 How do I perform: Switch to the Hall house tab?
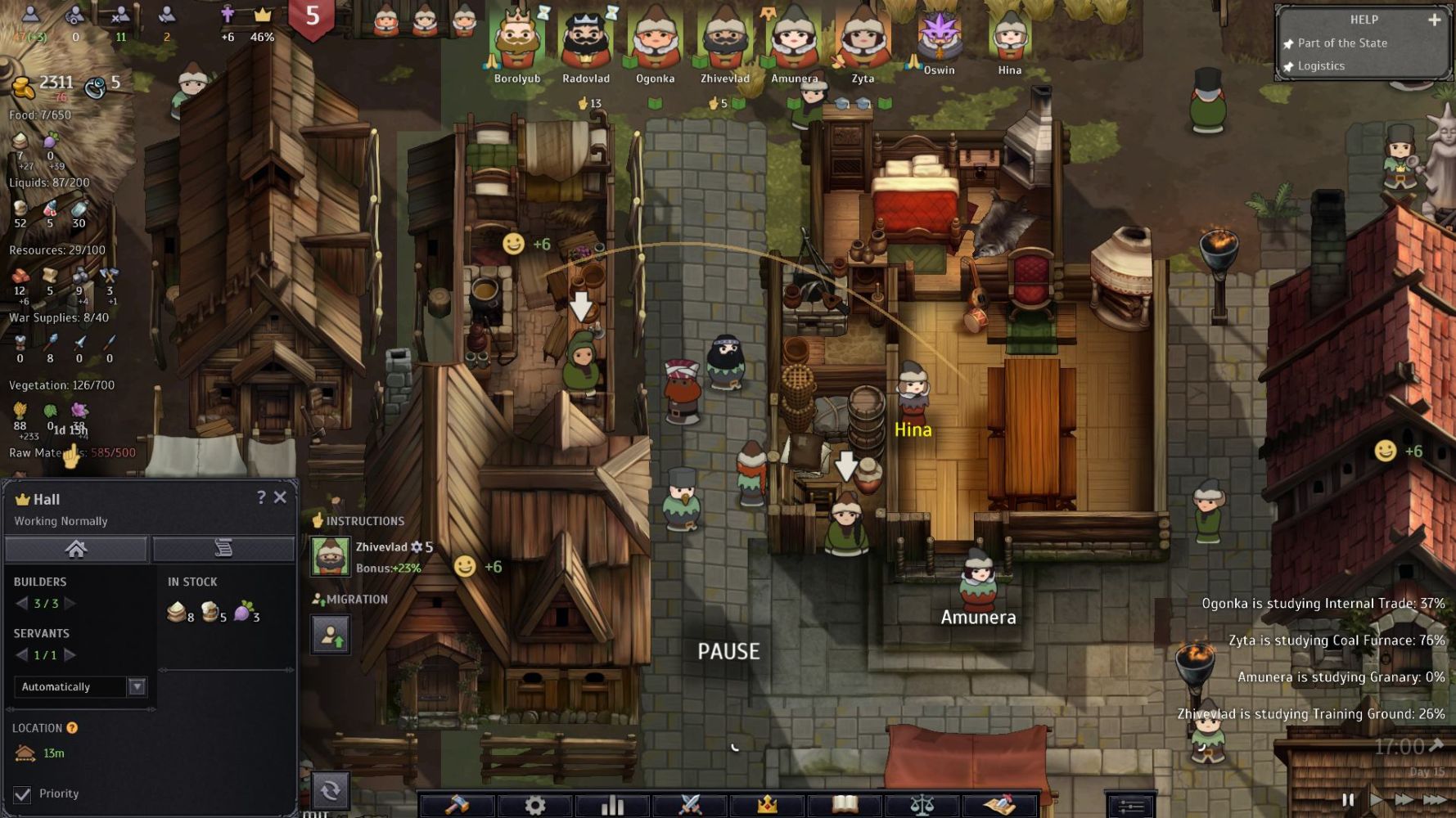tap(76, 549)
